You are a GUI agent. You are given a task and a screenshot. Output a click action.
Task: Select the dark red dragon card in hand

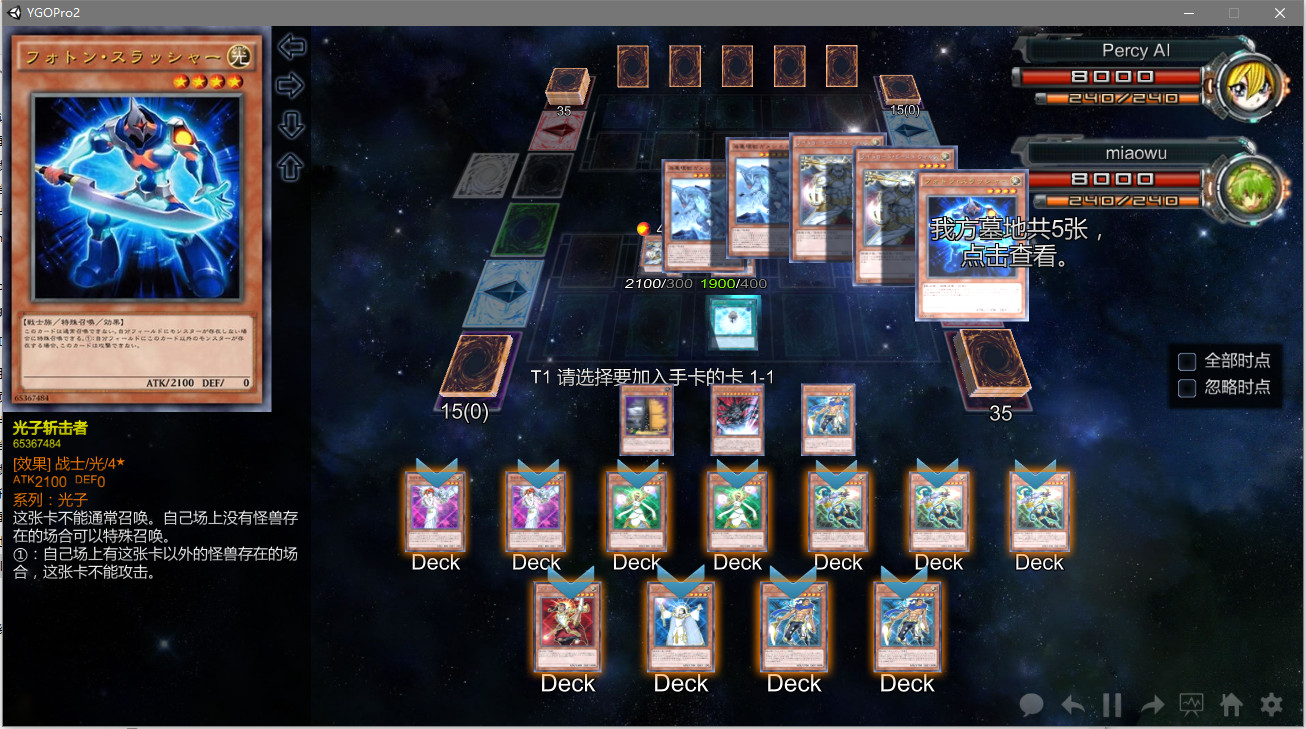(737, 420)
